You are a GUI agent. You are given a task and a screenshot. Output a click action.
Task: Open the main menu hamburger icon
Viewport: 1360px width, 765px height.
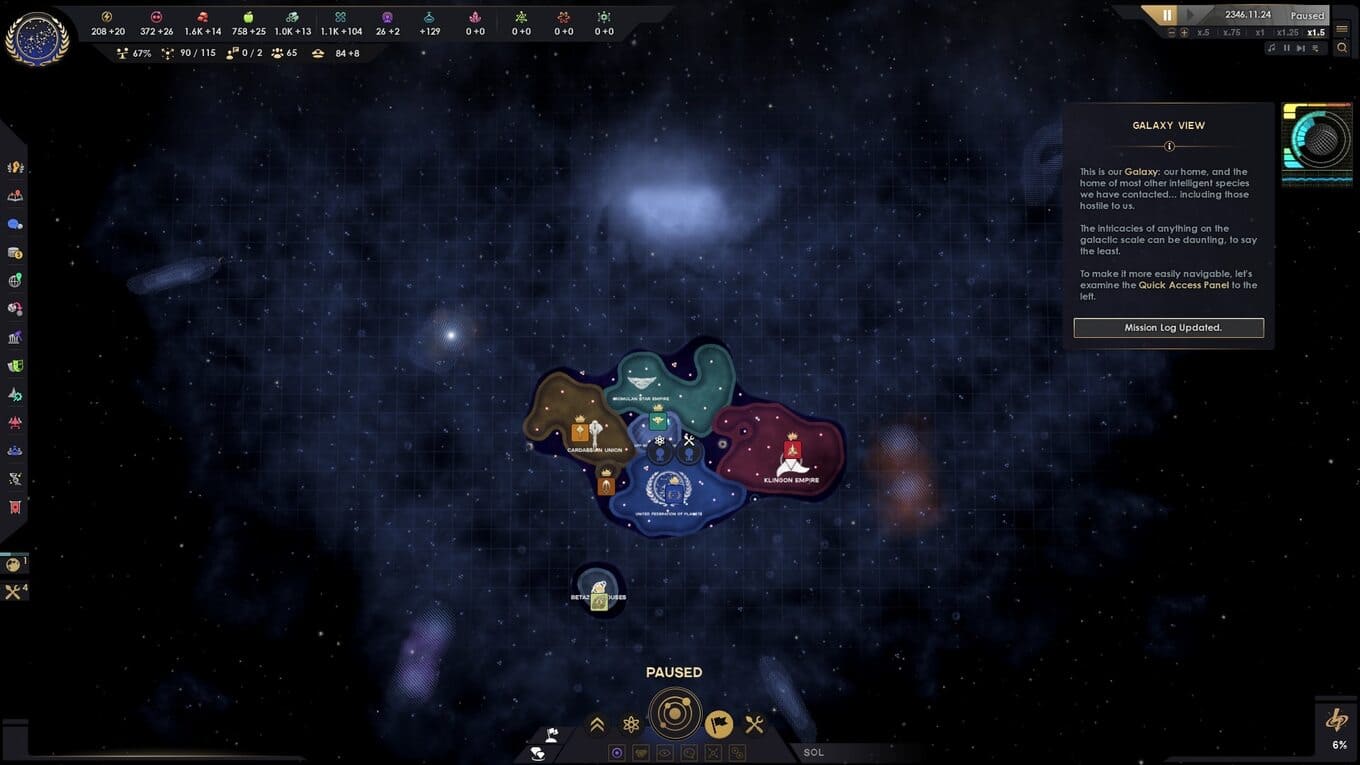pyautogui.click(x=1342, y=29)
